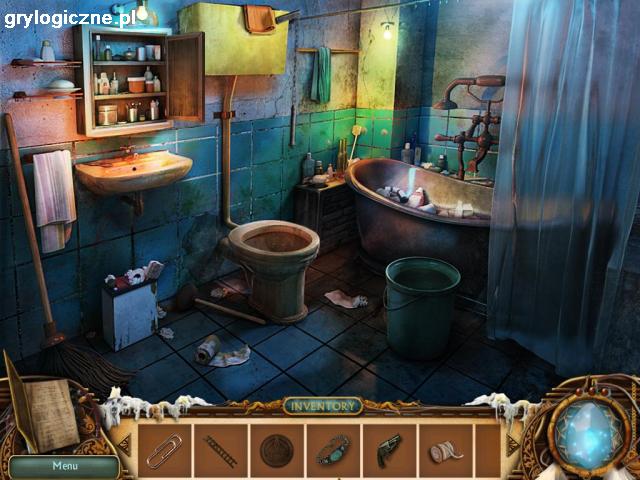Select the turquoise bracelet inventory item
The width and height of the screenshot is (640, 480).
click(x=333, y=450)
